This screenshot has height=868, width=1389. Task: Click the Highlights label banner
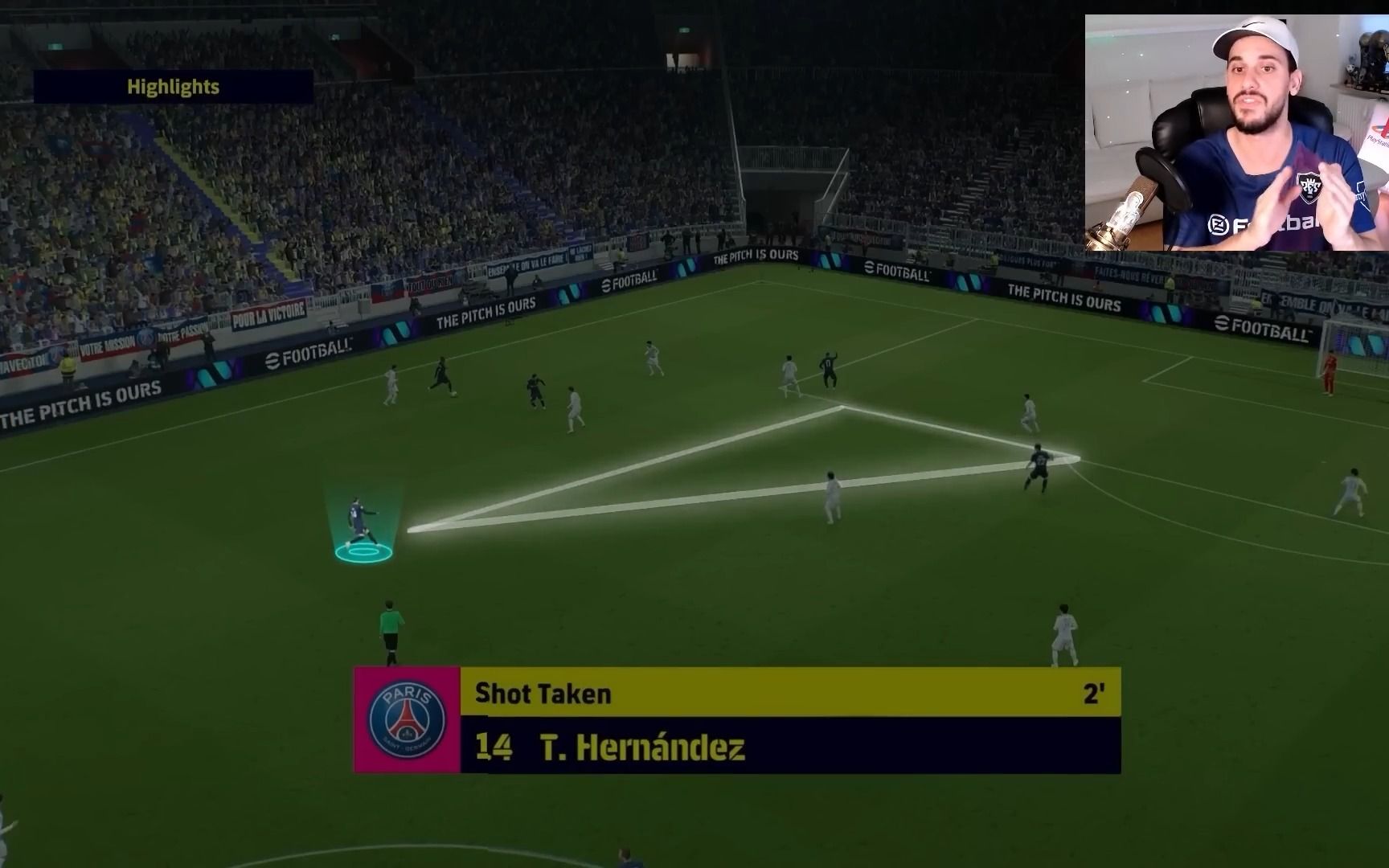(173, 87)
